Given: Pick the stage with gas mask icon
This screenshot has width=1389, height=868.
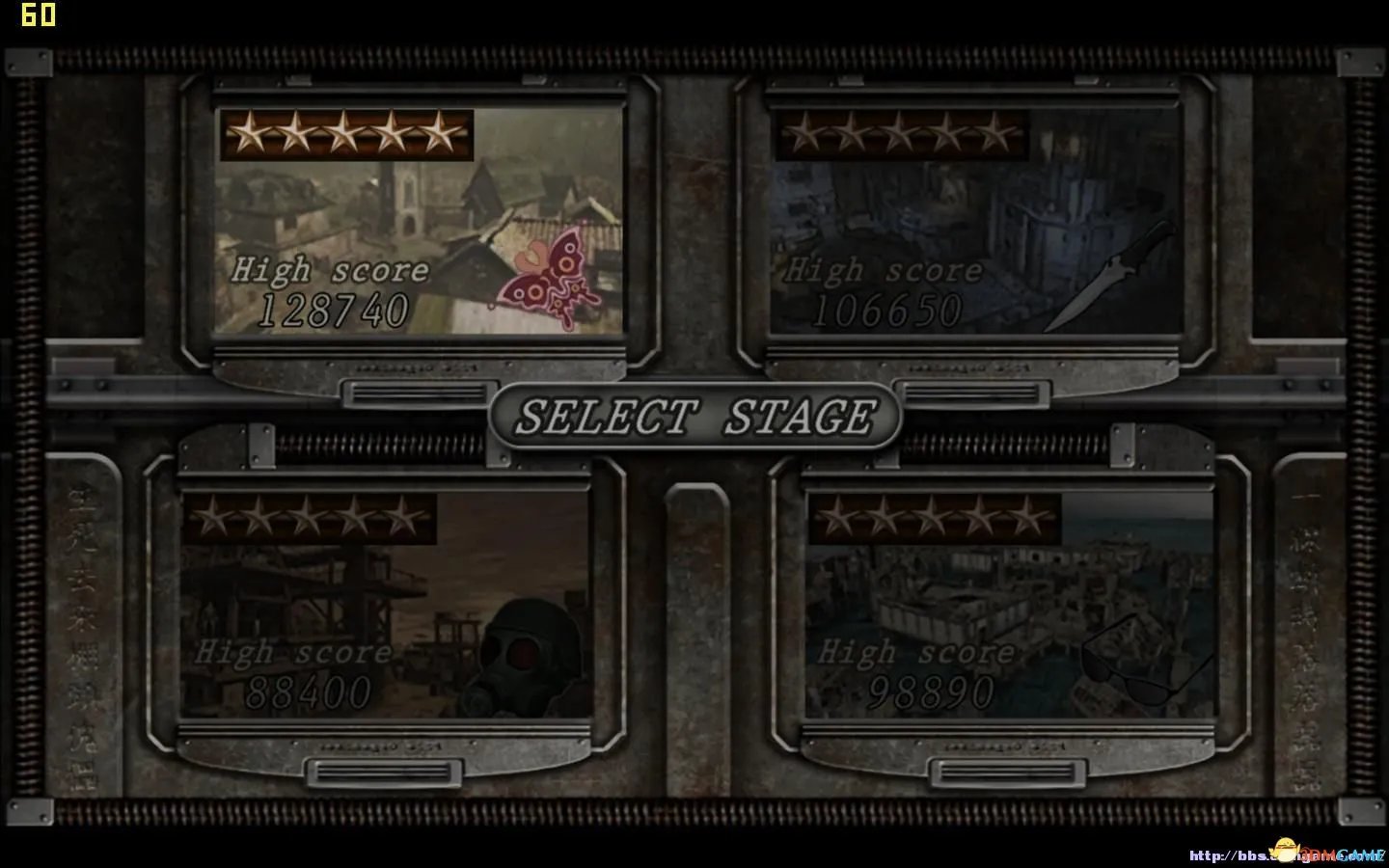Looking at the screenshot, I should 386,606.
